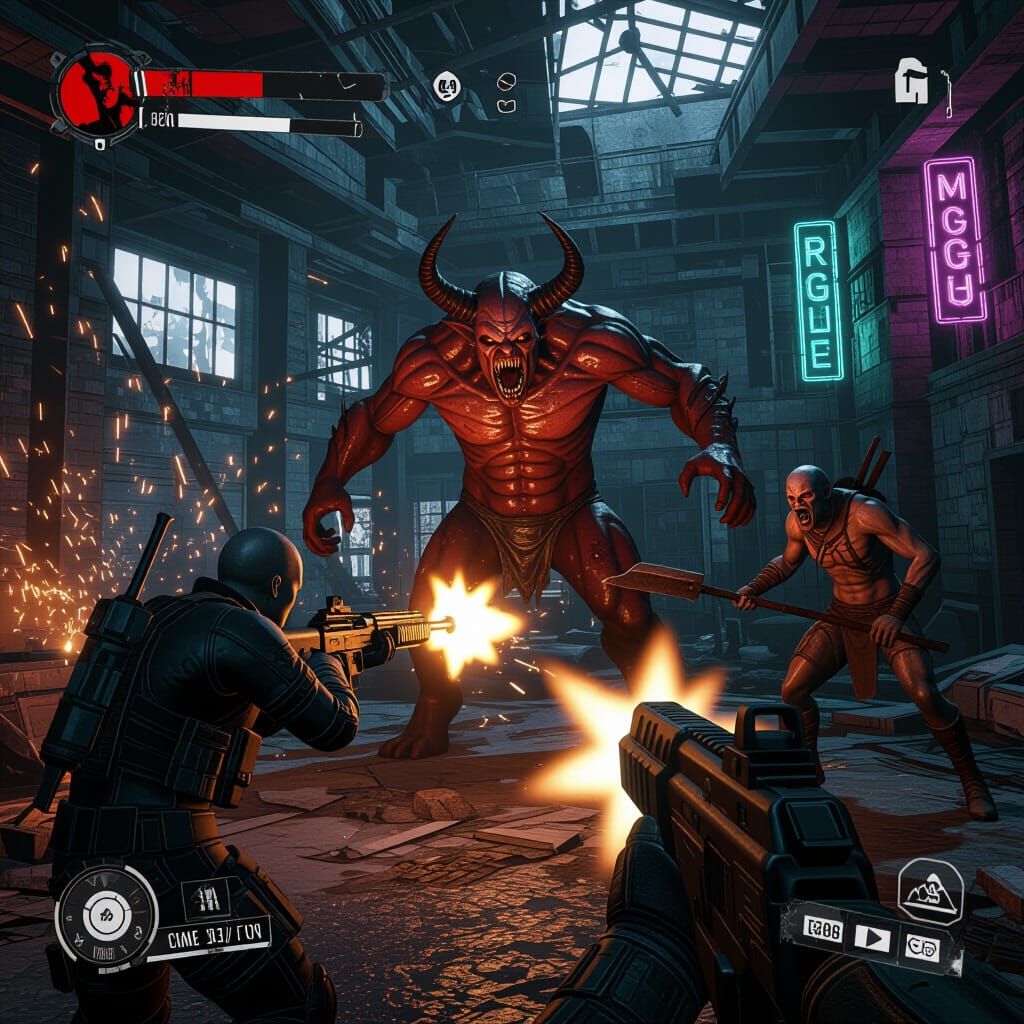This screenshot has height=1024, width=1024.
Task: Select the round white badge icon near the top
Action: (447, 88)
